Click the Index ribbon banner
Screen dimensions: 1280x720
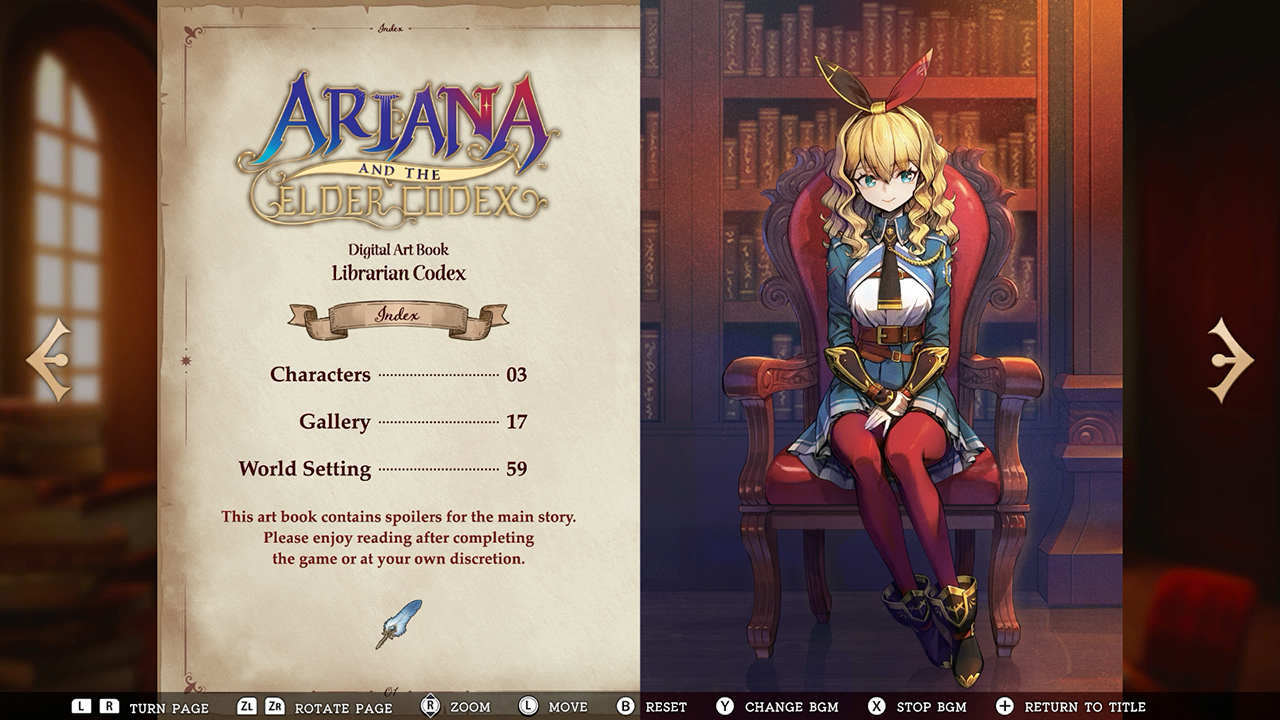398,316
